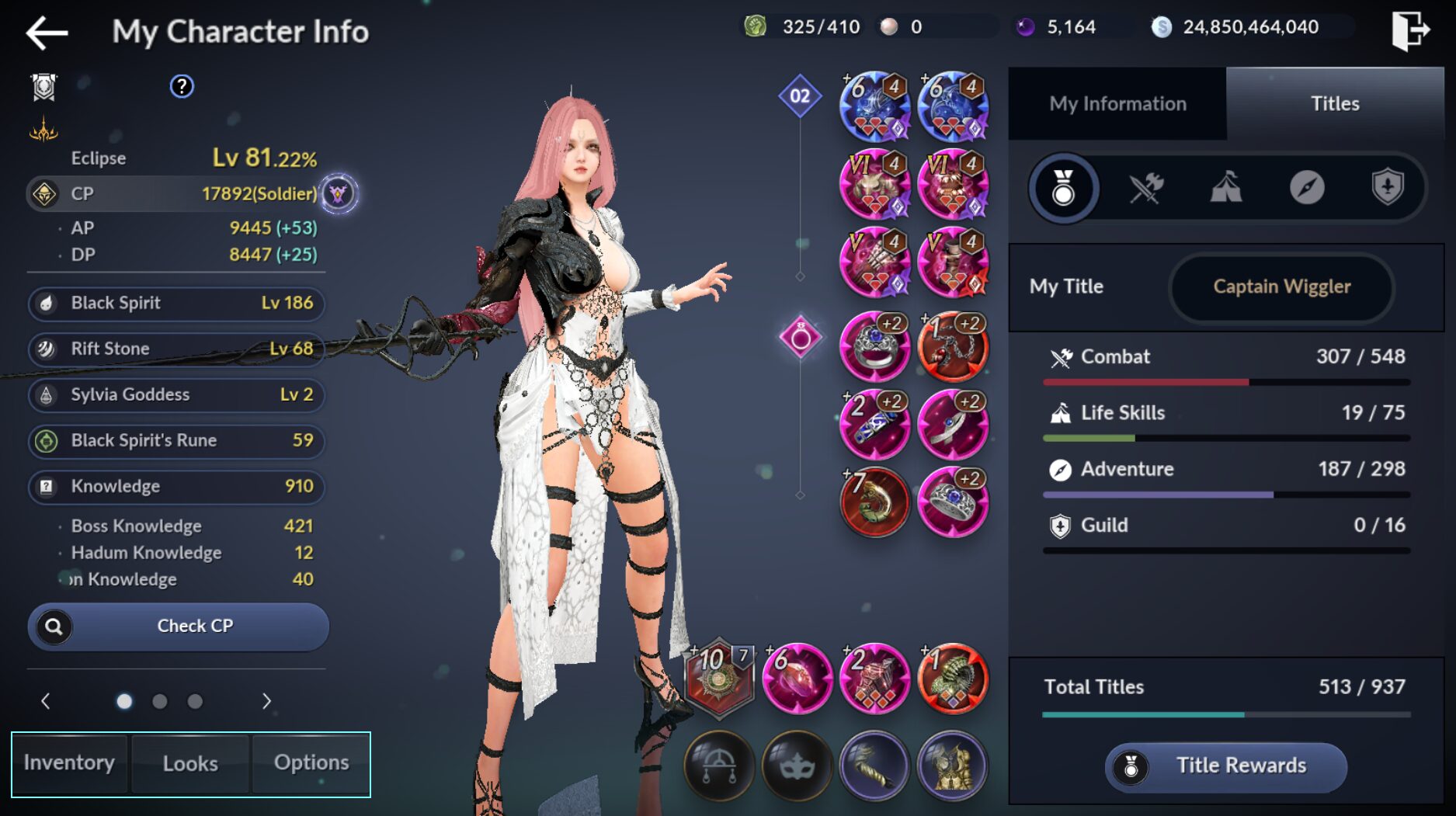Screen dimensions: 1456x816
Task: Select the guild shield title filter
Action: pyautogui.click(x=1387, y=188)
